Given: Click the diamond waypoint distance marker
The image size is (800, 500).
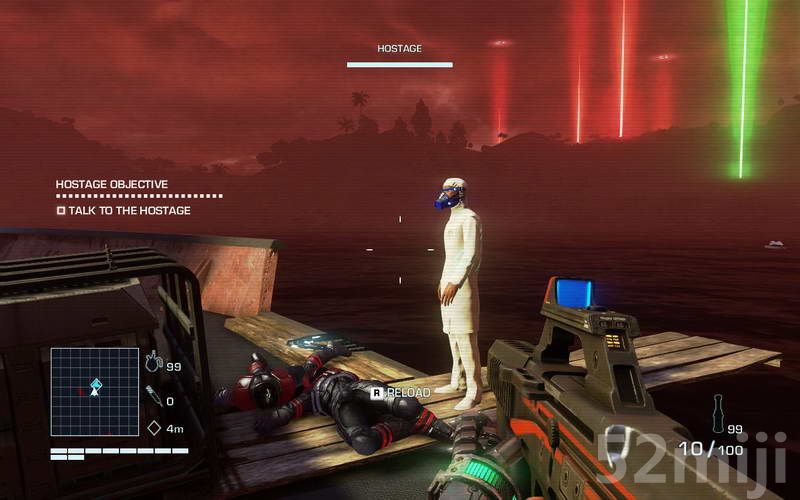Looking at the screenshot, I should [x=154, y=428].
